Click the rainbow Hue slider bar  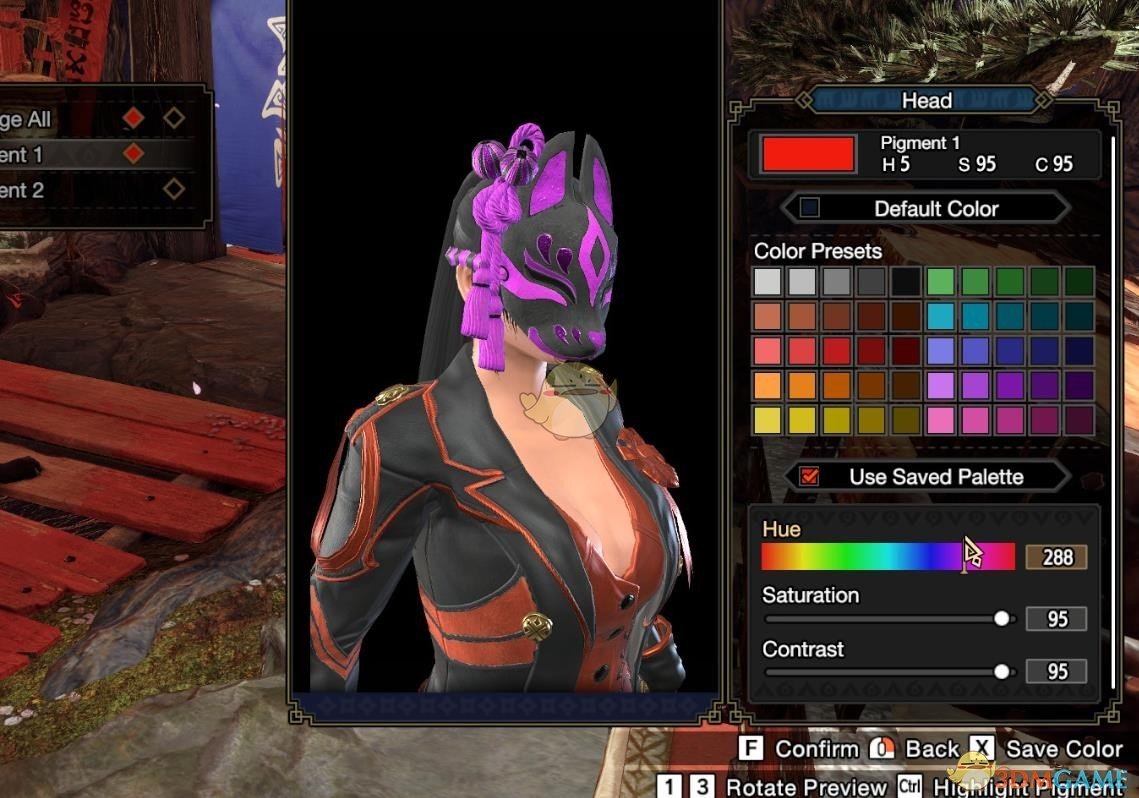[x=887, y=557]
